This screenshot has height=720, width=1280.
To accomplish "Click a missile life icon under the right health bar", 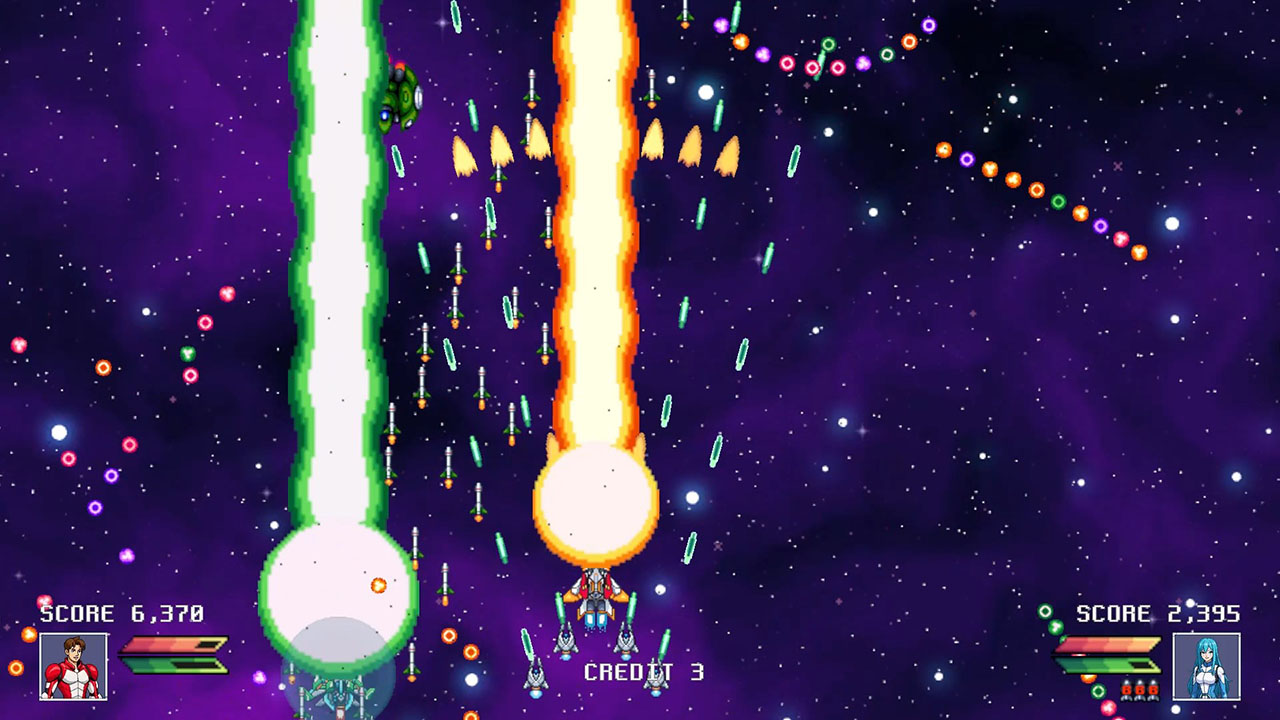I will point(1141,690).
